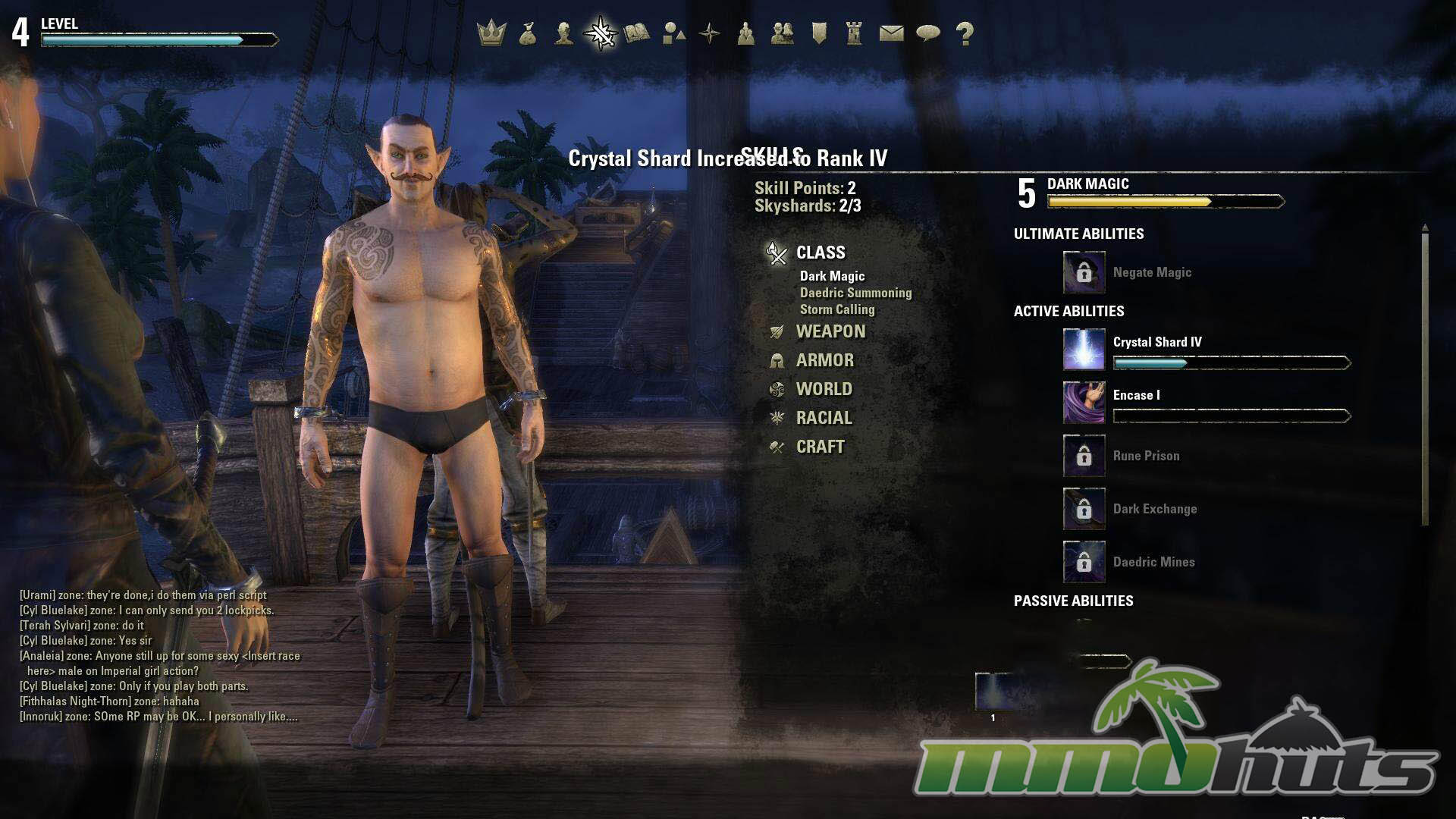1456x819 pixels.
Task: Expand the Armor skill category
Action: 824,360
